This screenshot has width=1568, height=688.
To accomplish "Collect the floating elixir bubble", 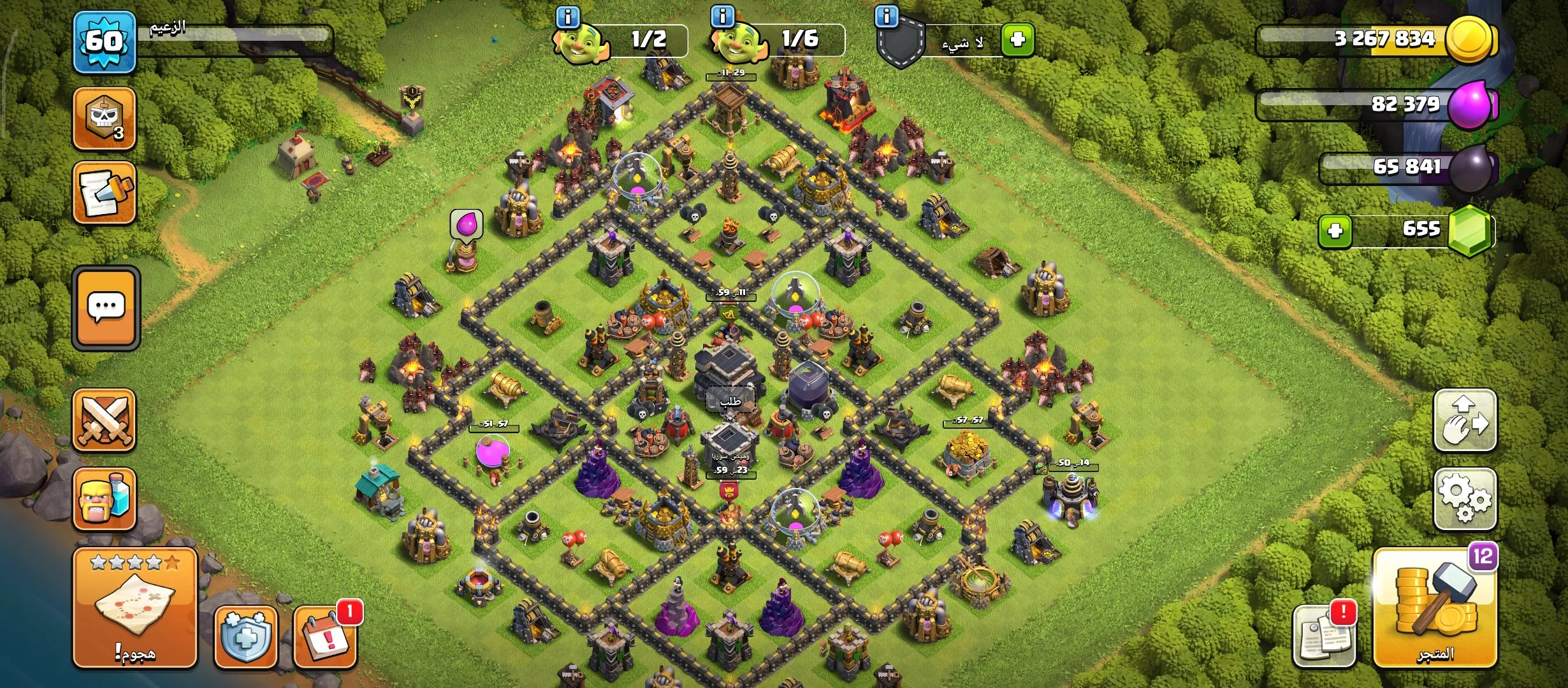I will coord(467,225).
